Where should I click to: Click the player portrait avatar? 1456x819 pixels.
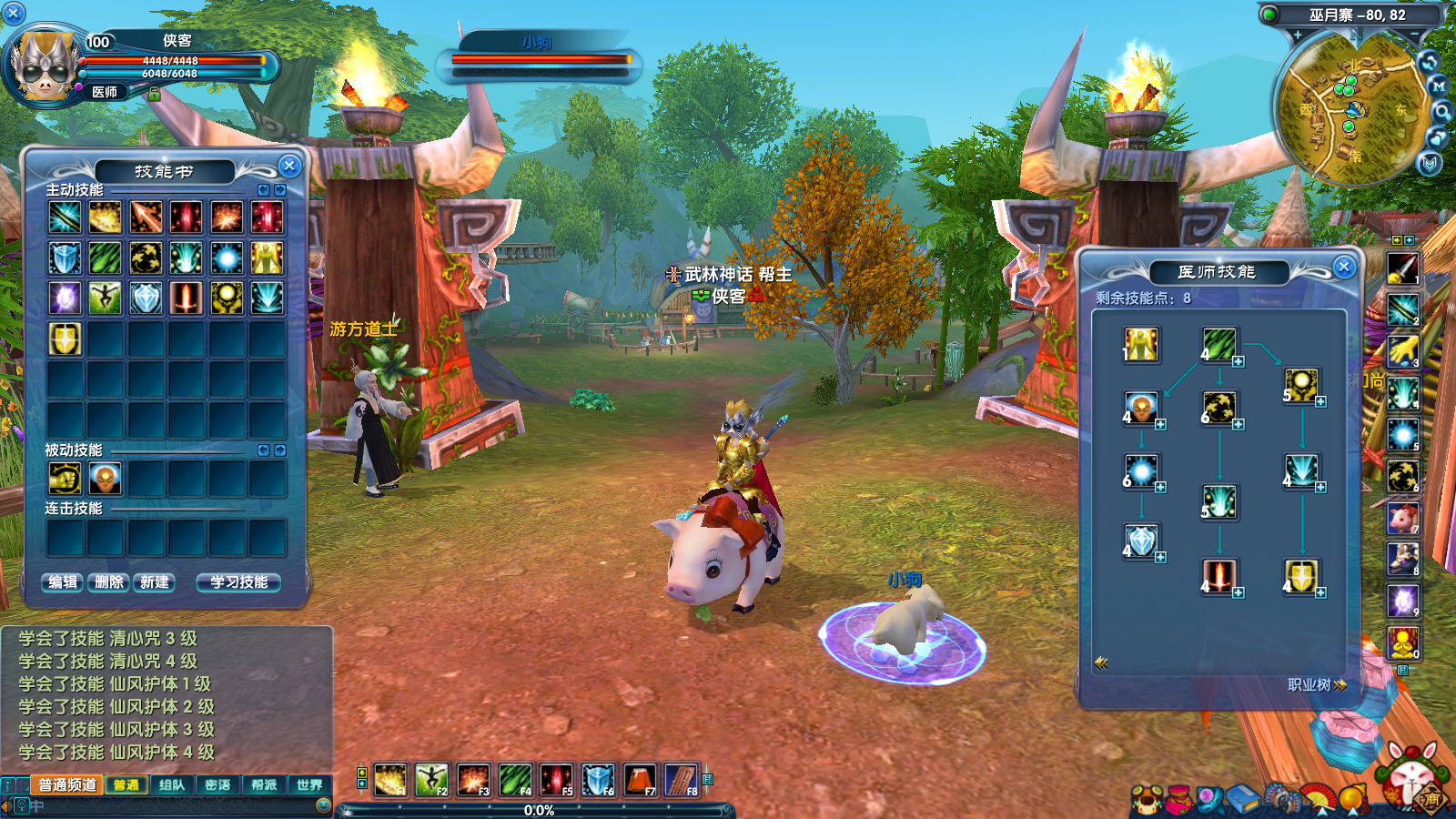[43, 66]
